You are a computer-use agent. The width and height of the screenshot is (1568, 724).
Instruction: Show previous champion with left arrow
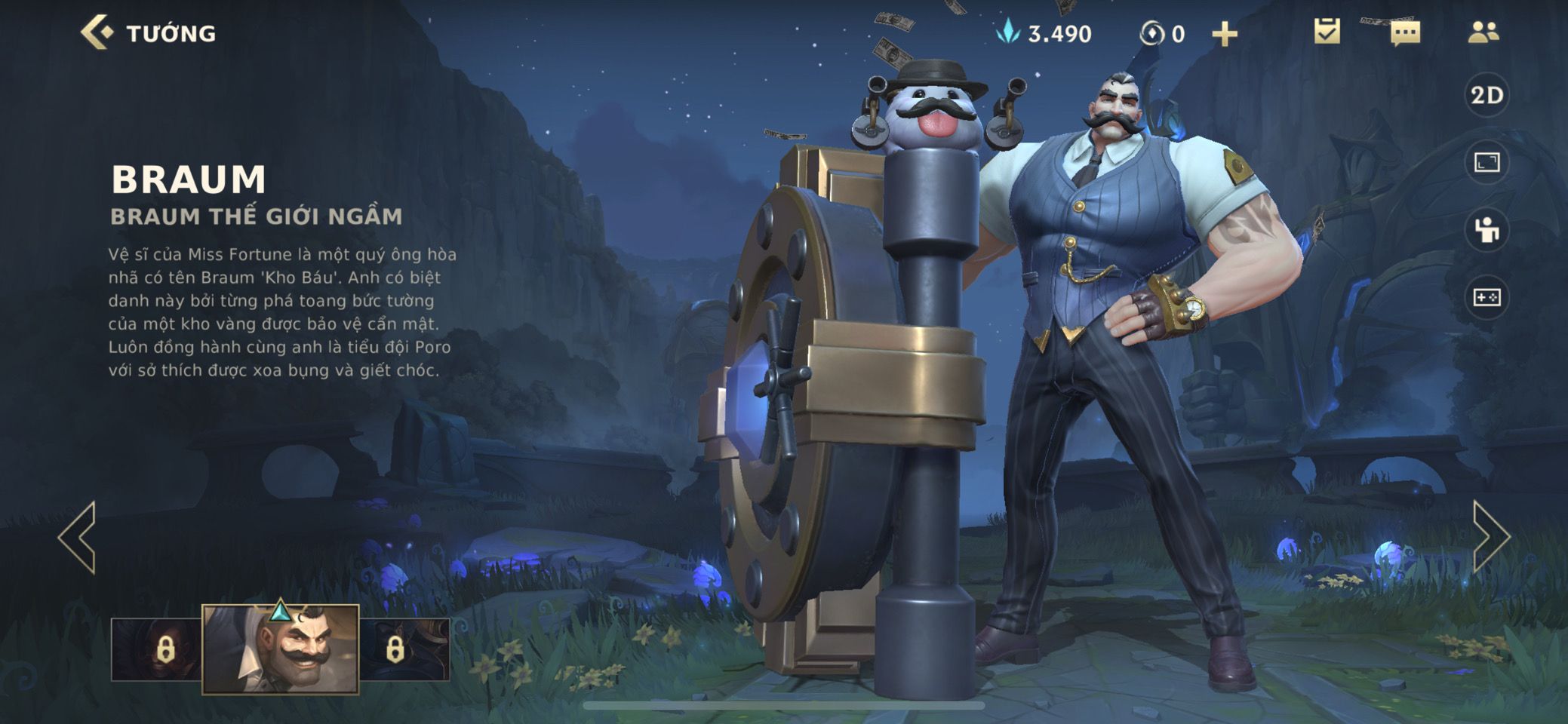point(78,537)
